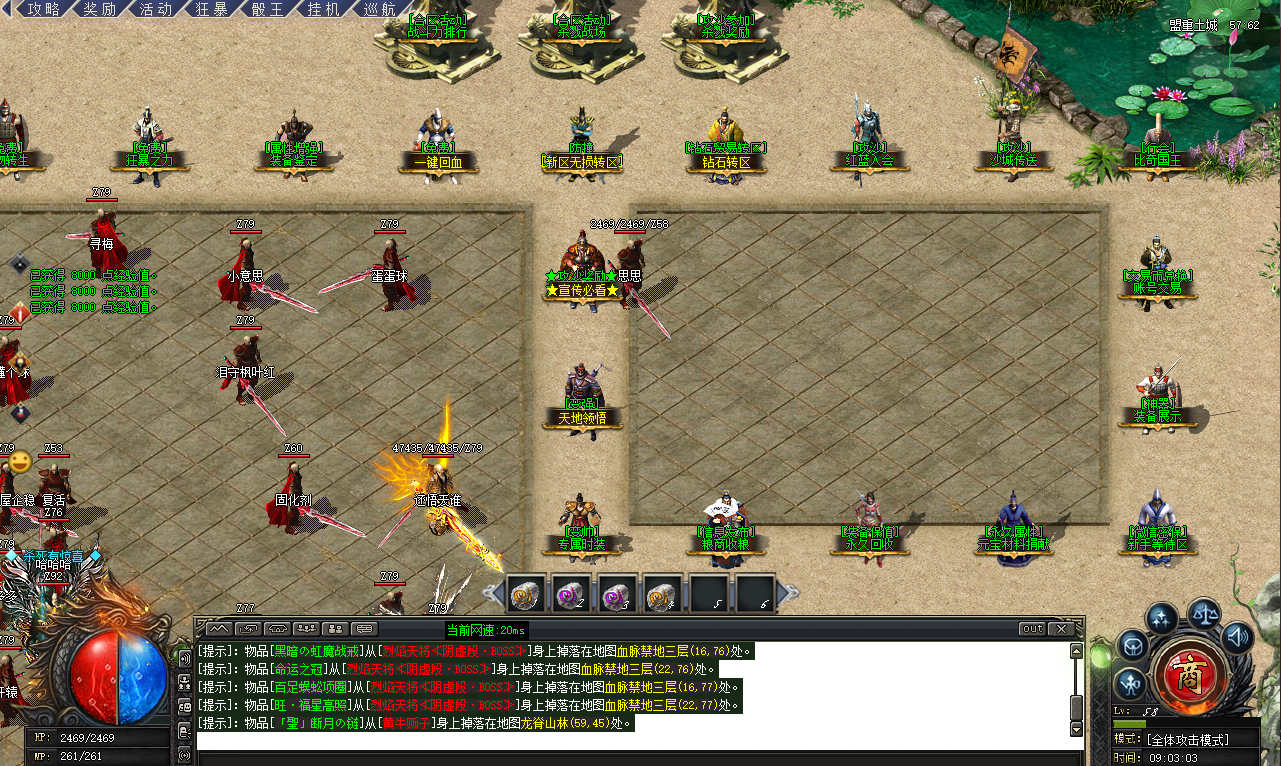Click the character pose icon left of minimap
Image resolution: width=1281 pixels, height=766 pixels.
(x=1130, y=682)
